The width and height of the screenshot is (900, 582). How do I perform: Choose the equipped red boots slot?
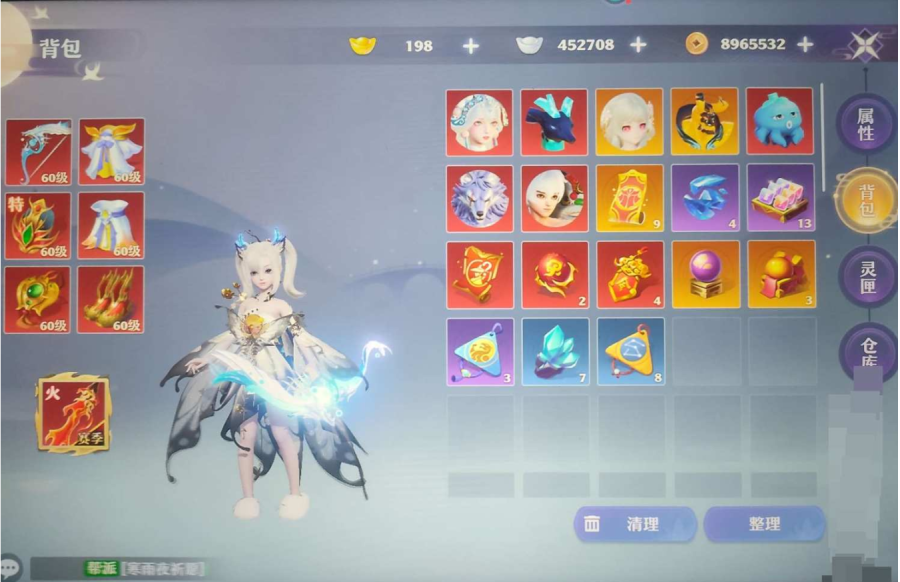[111, 299]
